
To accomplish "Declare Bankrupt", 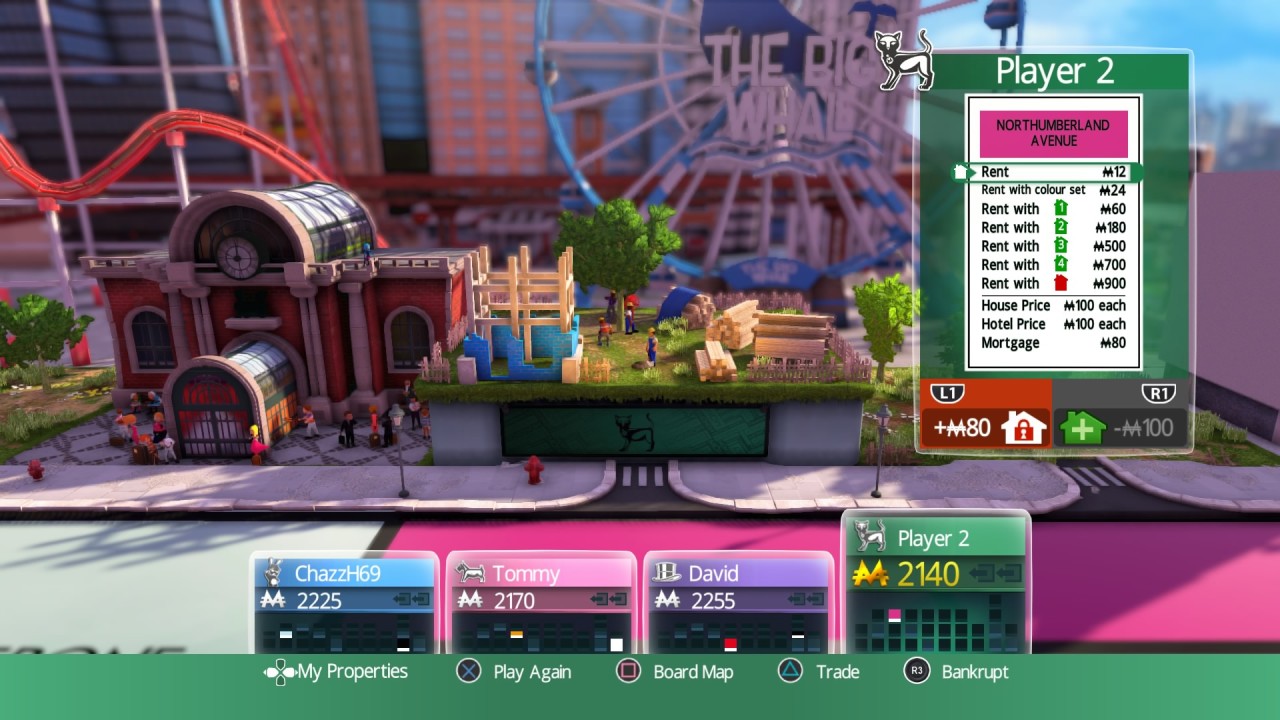I will (956, 672).
